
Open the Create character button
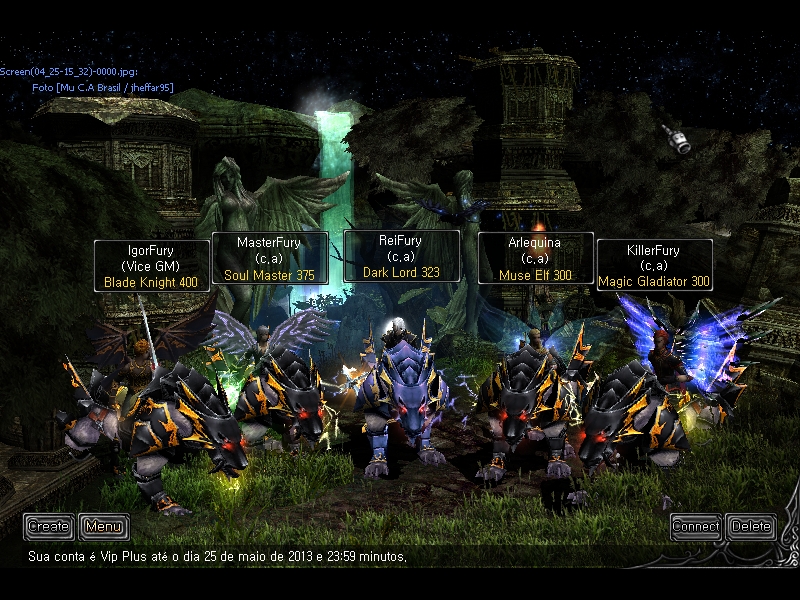[x=48, y=526]
